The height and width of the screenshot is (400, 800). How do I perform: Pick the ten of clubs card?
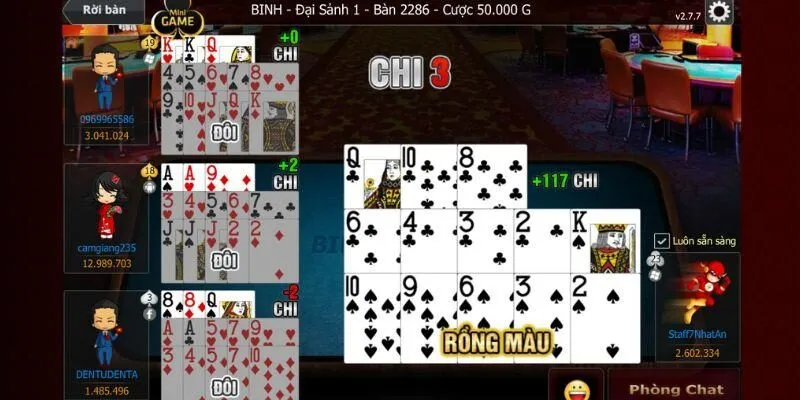click(429, 177)
